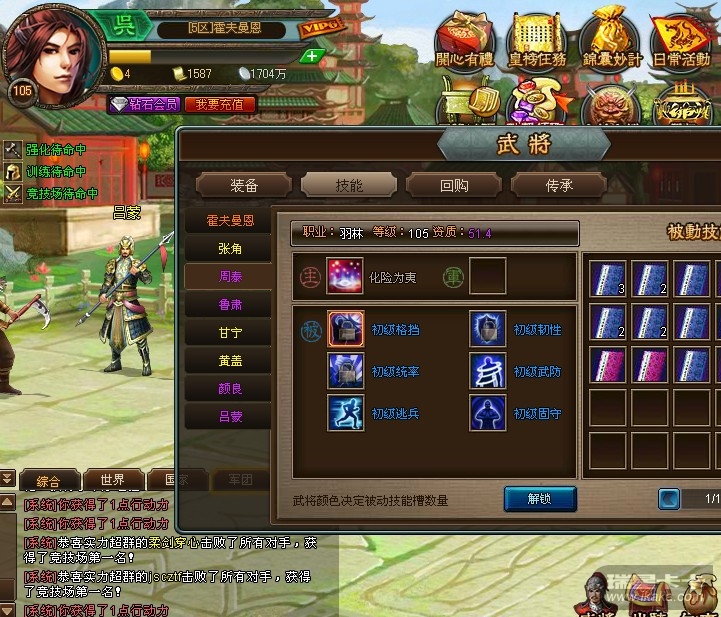
Task: Pick general 甘宁 in the list
Action: click(x=230, y=332)
